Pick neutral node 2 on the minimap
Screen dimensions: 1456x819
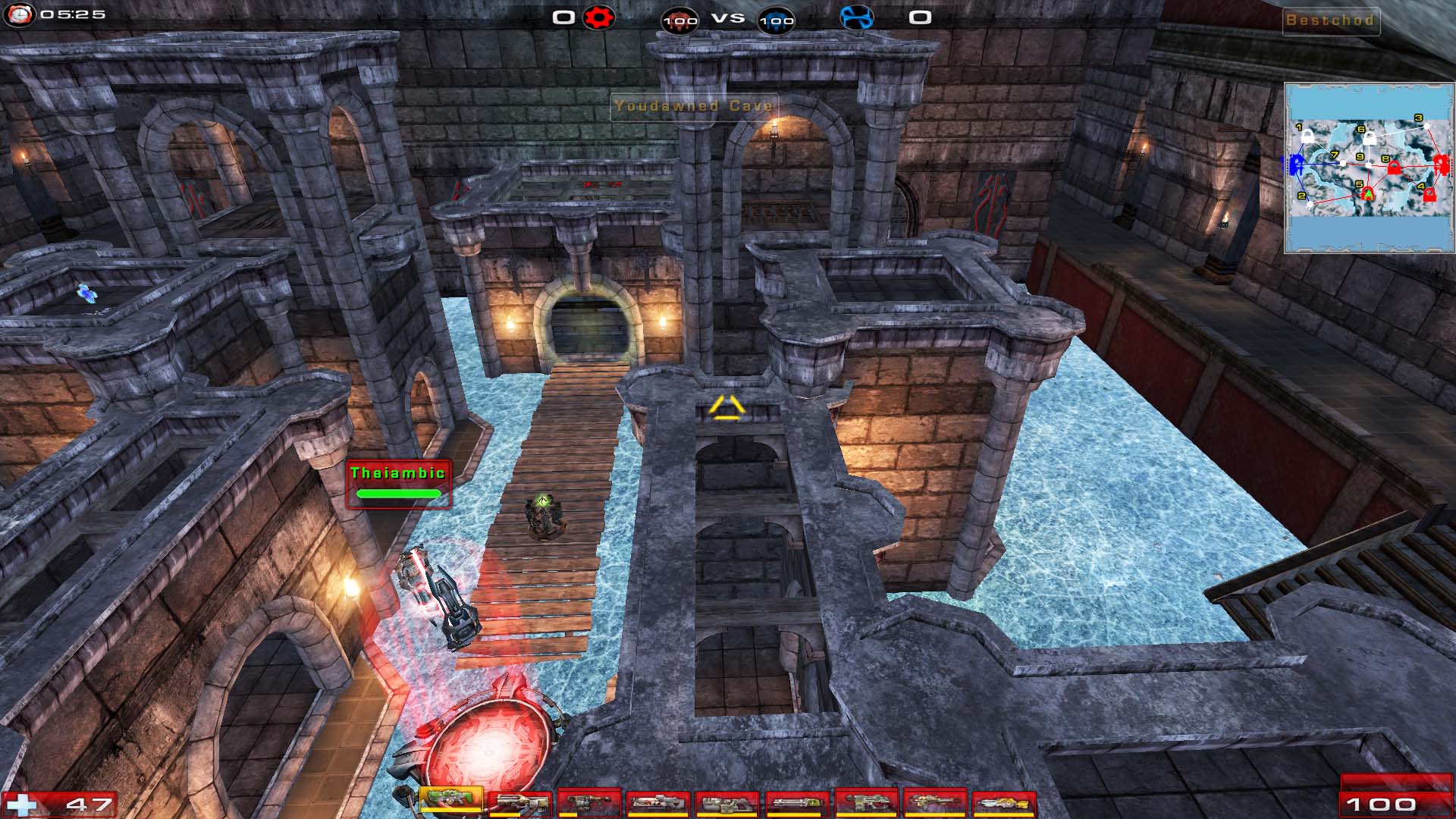tap(1310, 204)
